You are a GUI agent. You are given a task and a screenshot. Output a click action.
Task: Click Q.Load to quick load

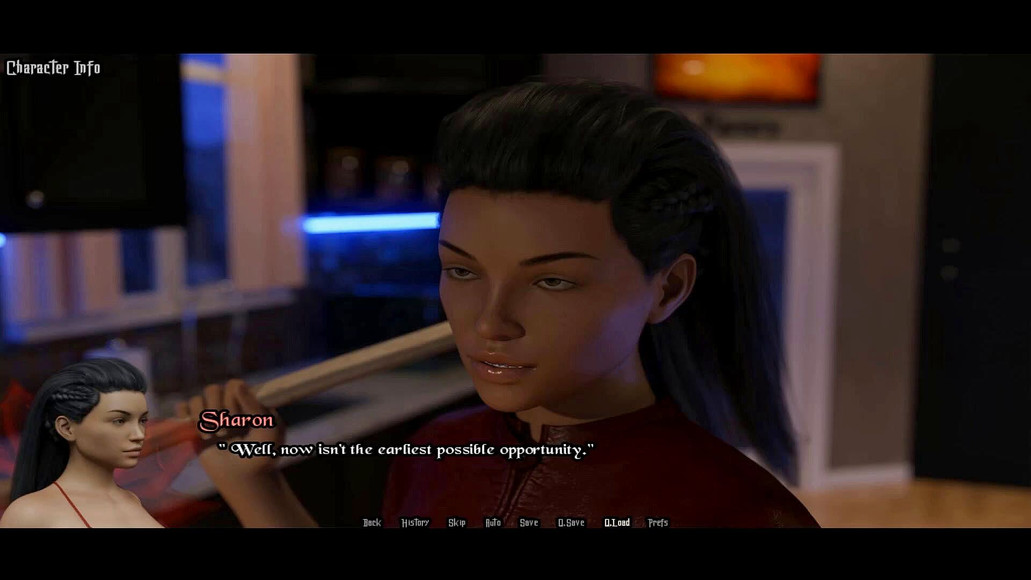[617, 523]
